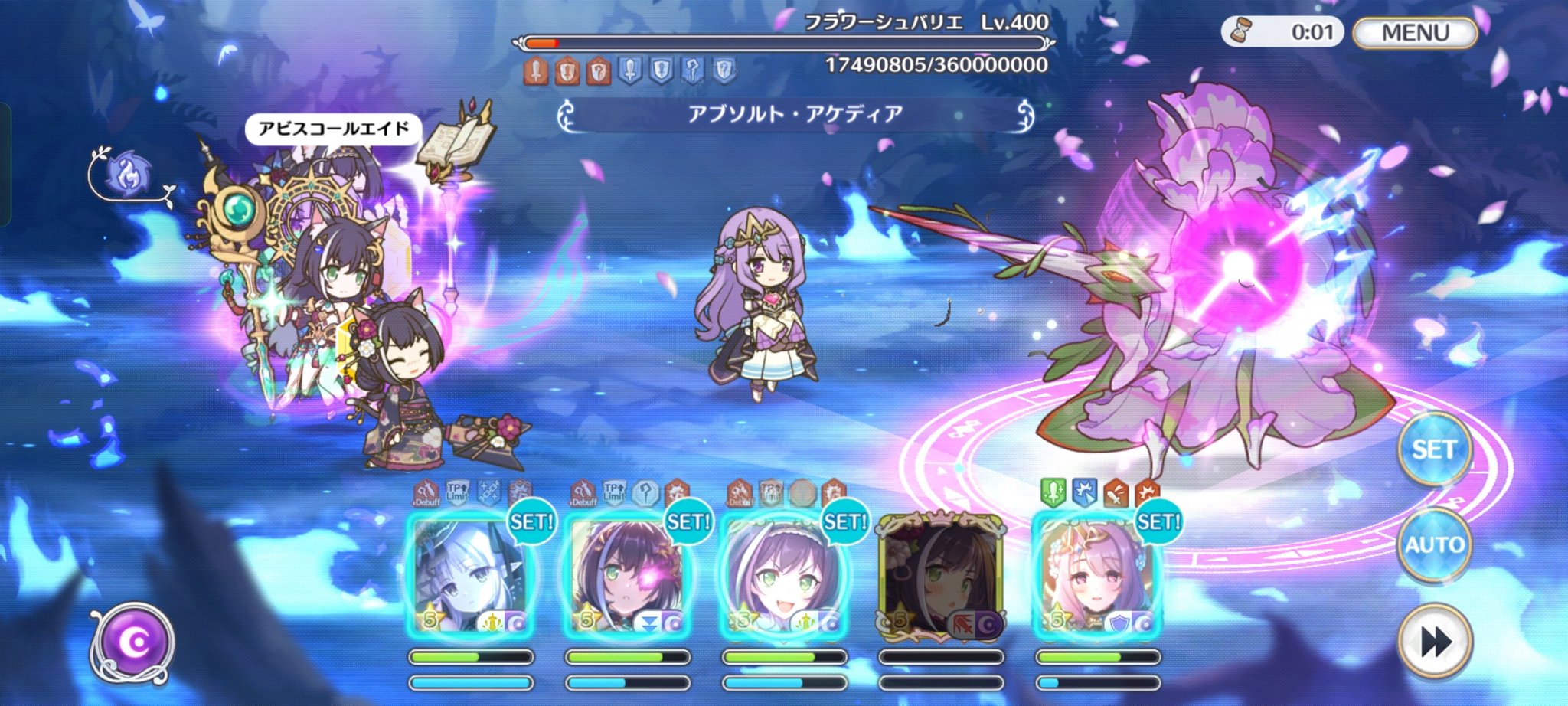Activate the fast-forward speed button
Image resolution: width=1568 pixels, height=706 pixels.
coord(1434,642)
